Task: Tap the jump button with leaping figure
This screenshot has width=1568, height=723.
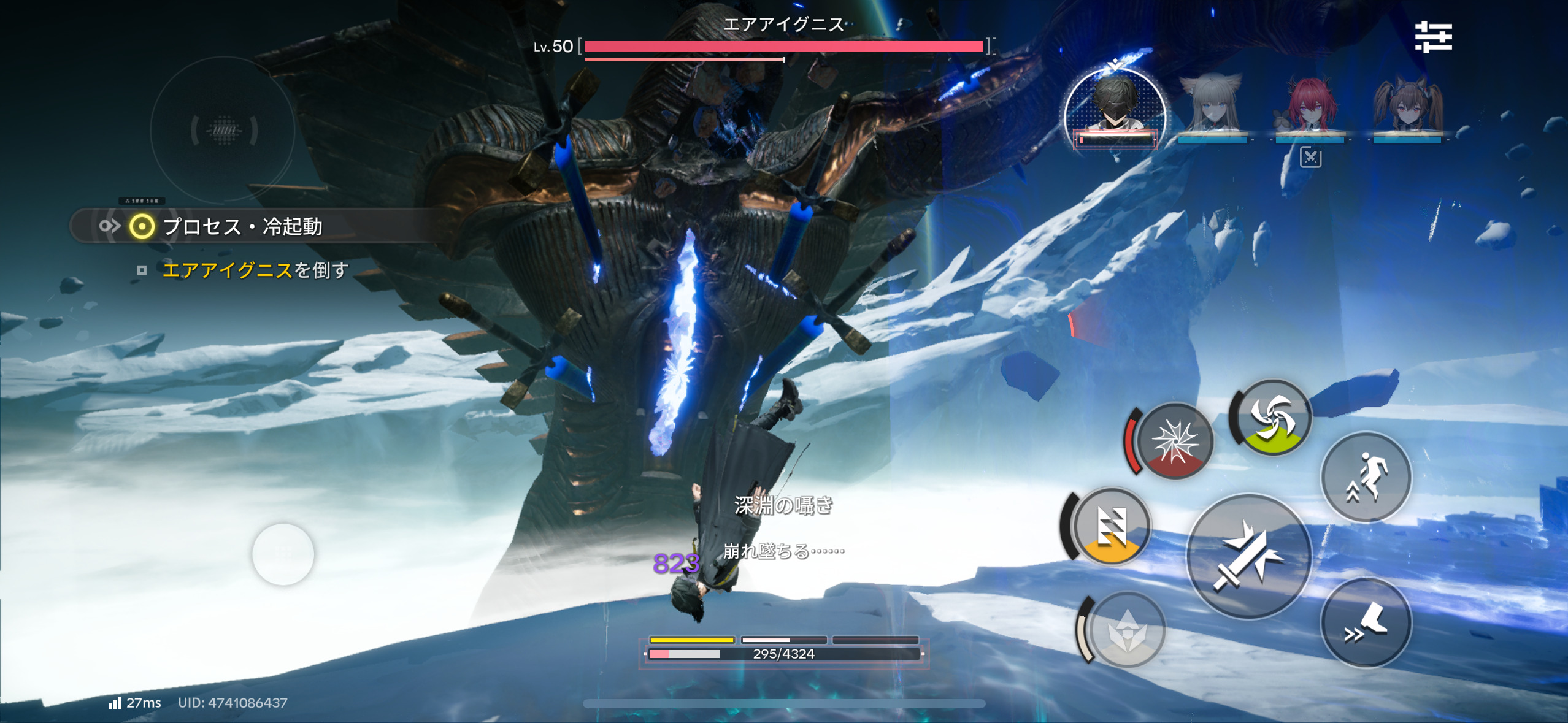Action: point(1366,477)
